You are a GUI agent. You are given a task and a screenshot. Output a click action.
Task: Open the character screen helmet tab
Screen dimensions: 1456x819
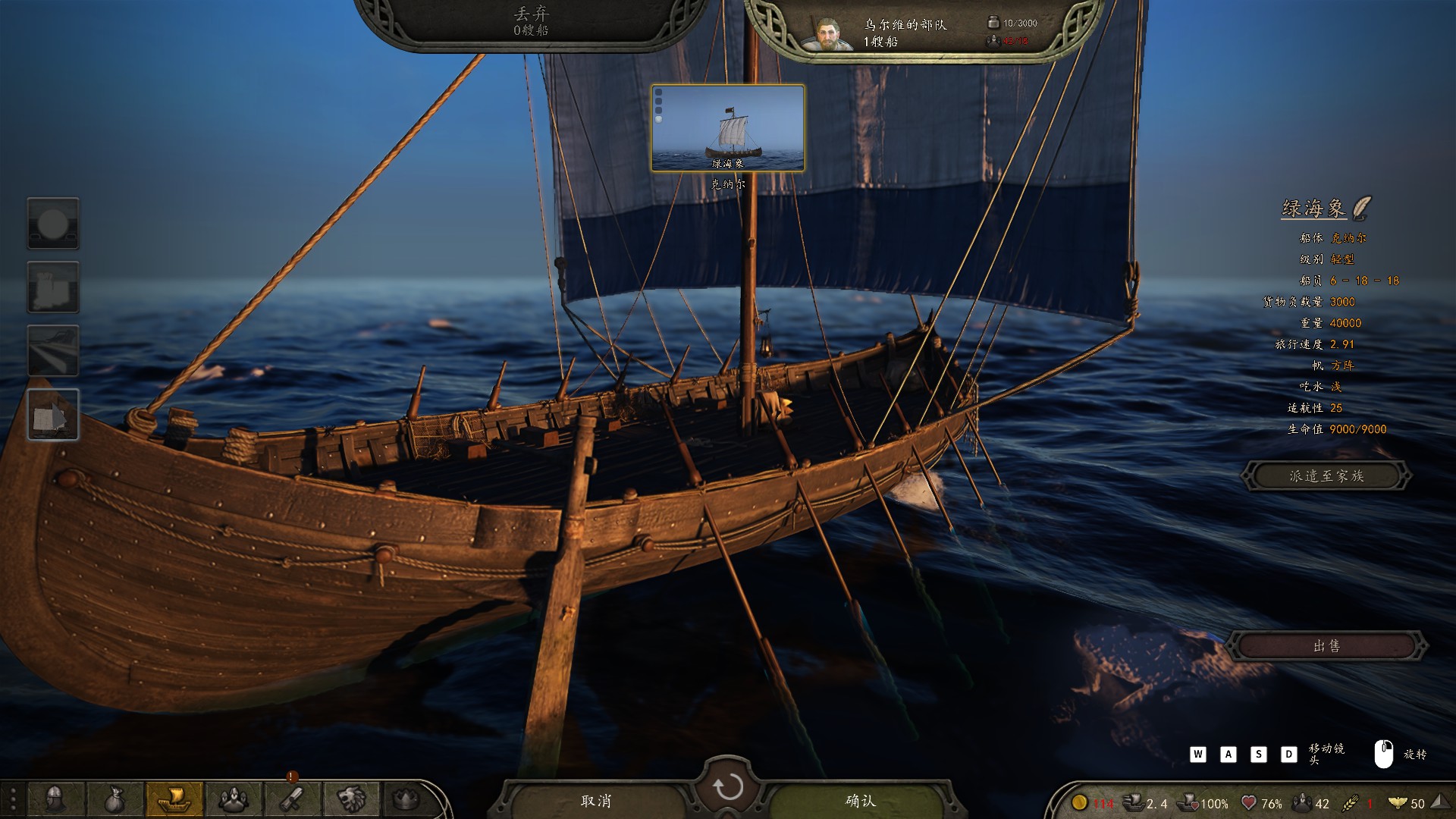(x=55, y=799)
